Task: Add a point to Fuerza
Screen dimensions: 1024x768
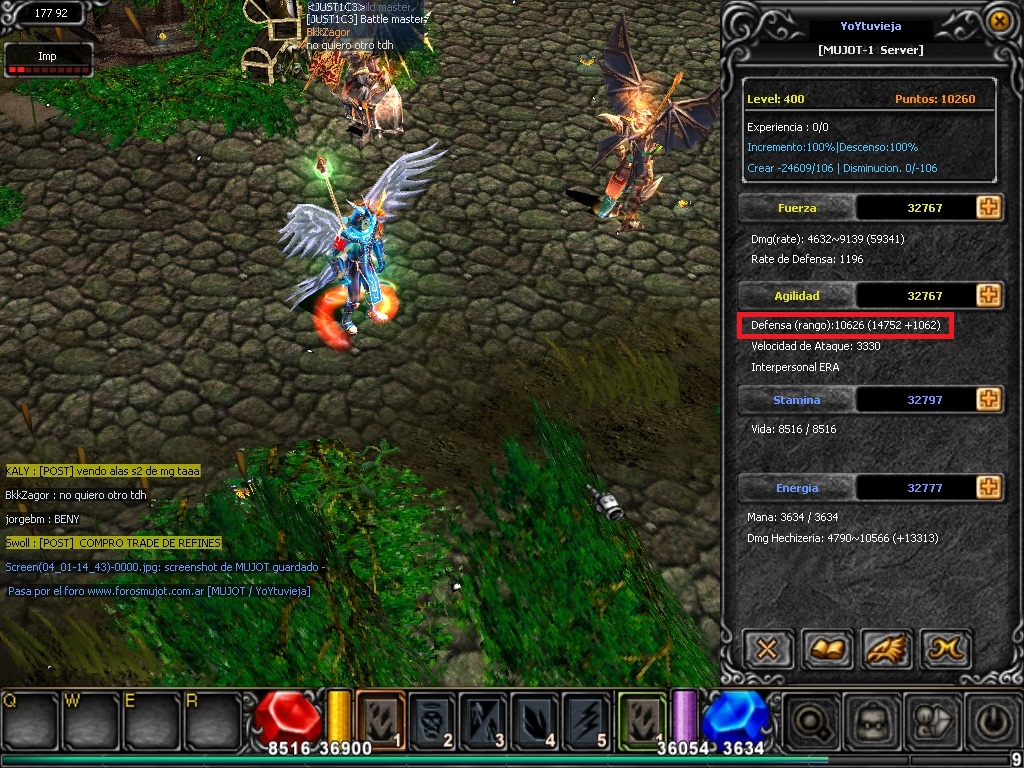Action: [x=988, y=208]
